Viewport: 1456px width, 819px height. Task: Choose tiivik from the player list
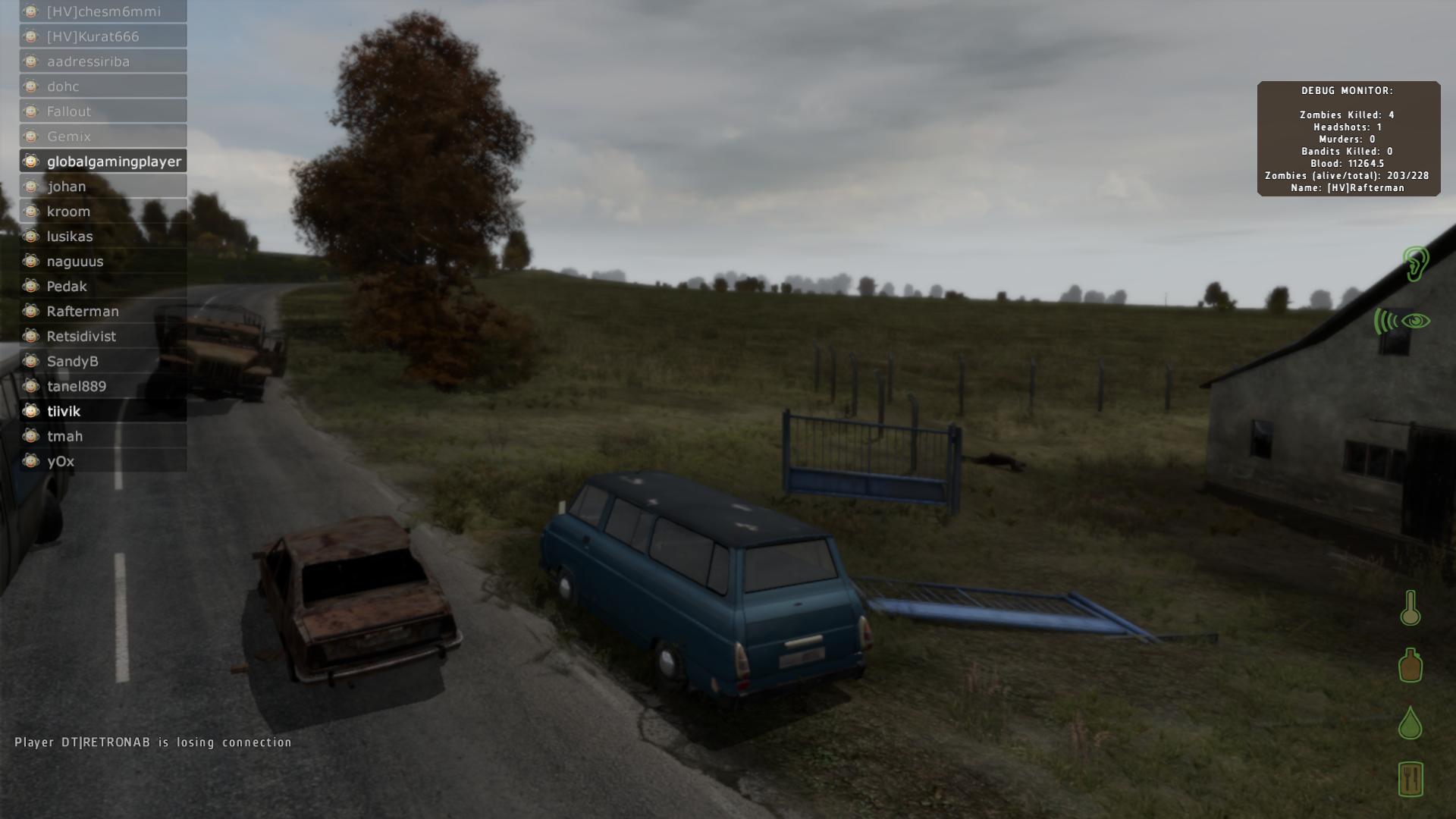click(103, 411)
